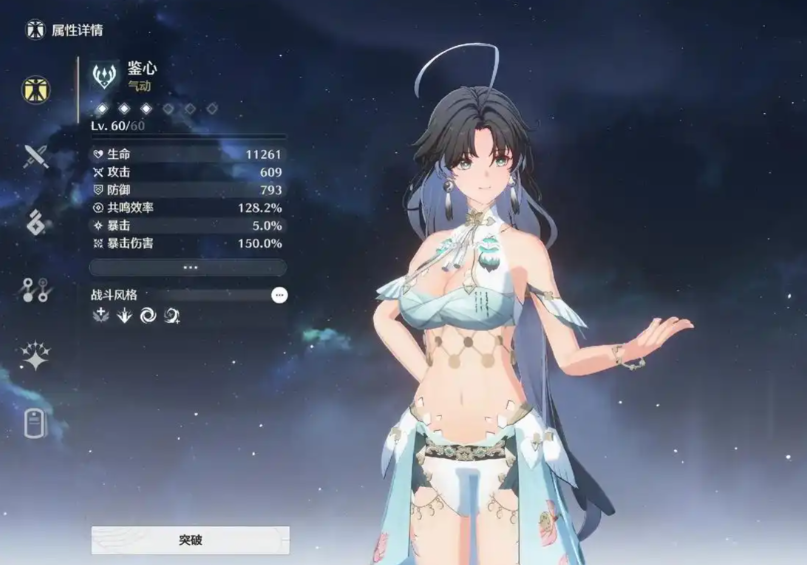Viewport: 807px width, 565px height.
Task: Open the 战斗风格 details round ellipsis button
Action: (x=279, y=295)
